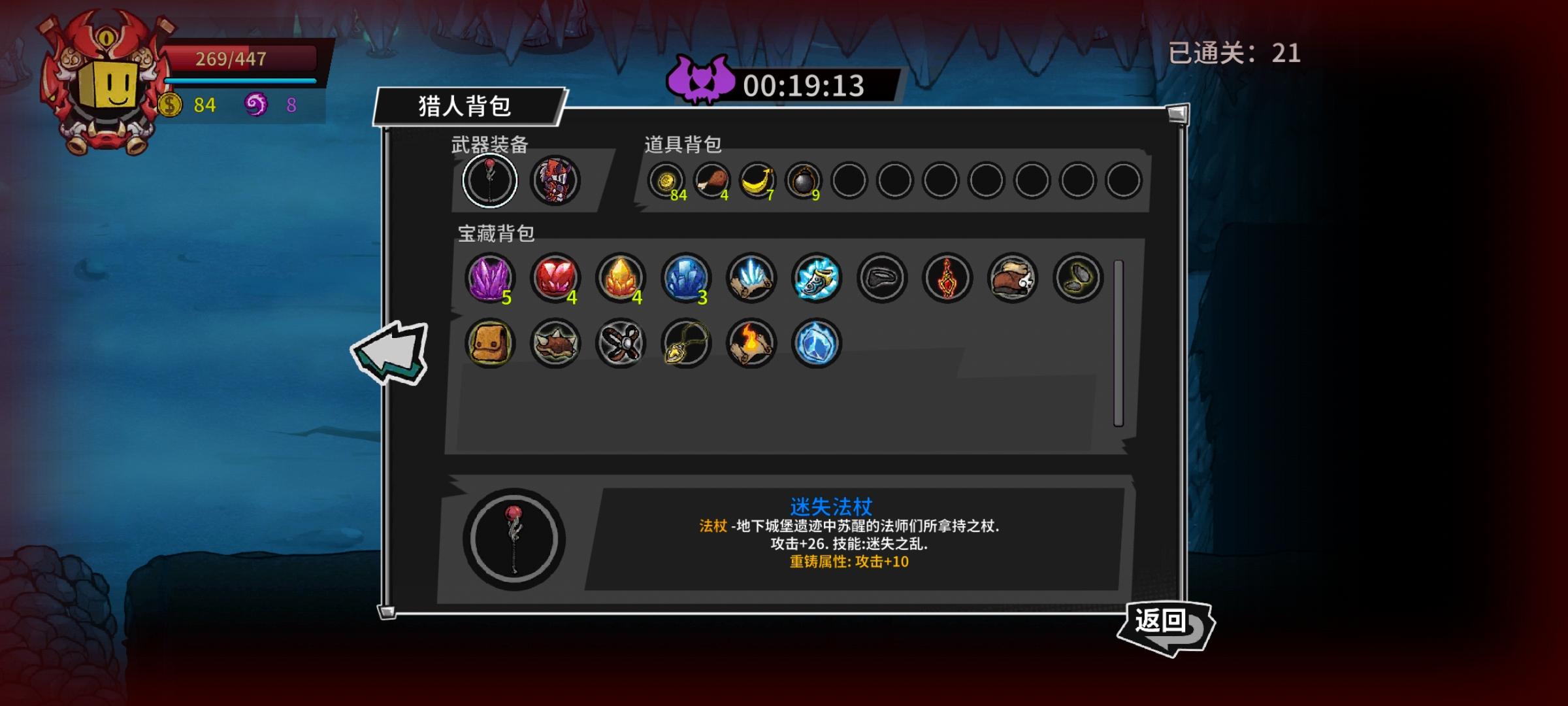Select the bomb item showing 9

pos(802,180)
